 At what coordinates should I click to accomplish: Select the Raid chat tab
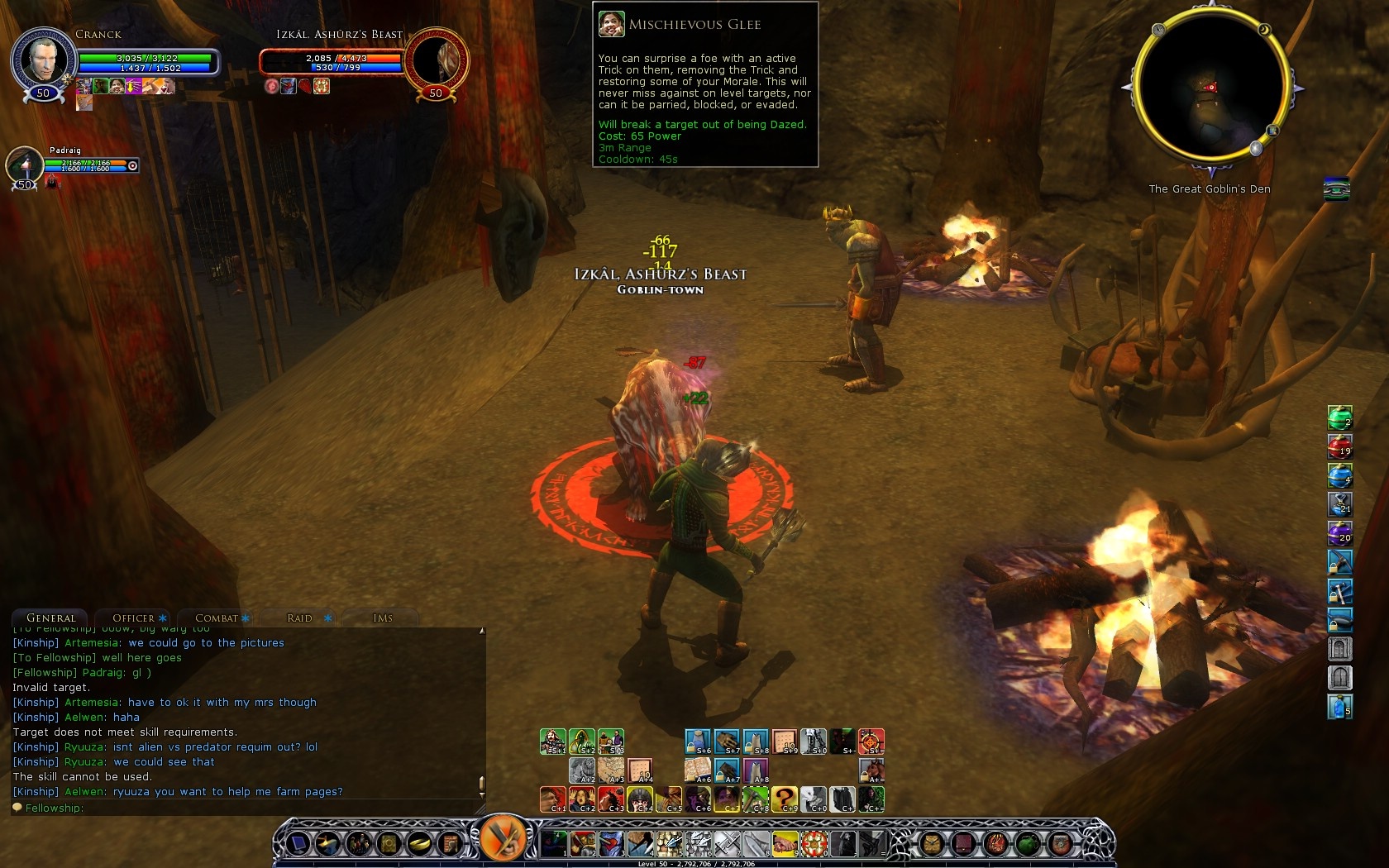(x=299, y=618)
